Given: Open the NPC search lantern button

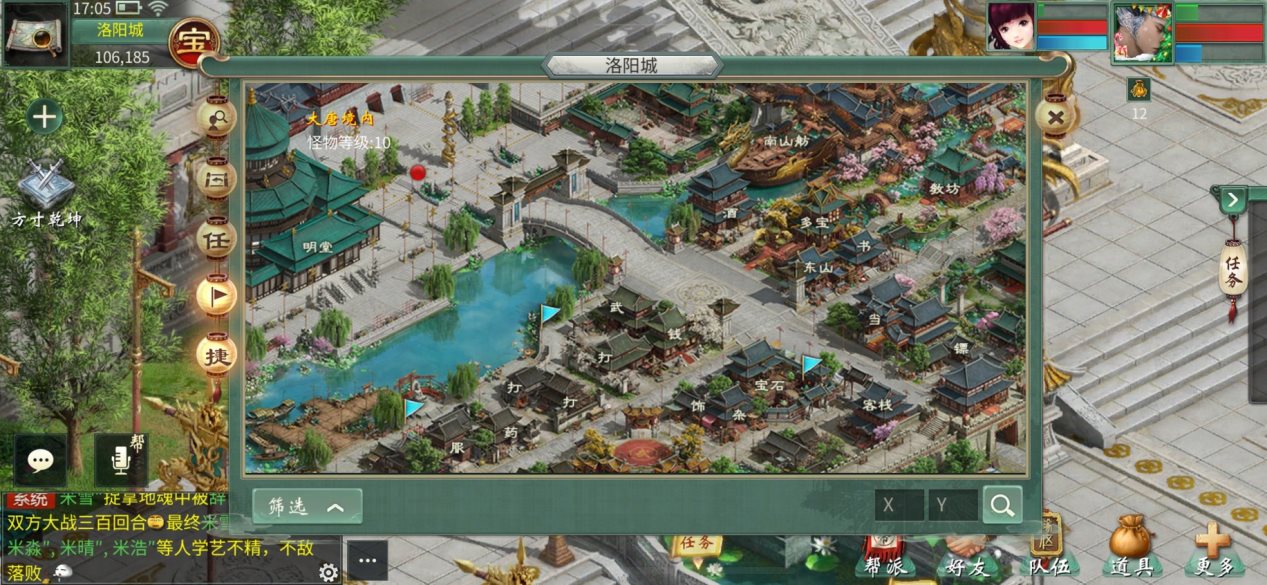Looking at the screenshot, I should tap(216, 118).
